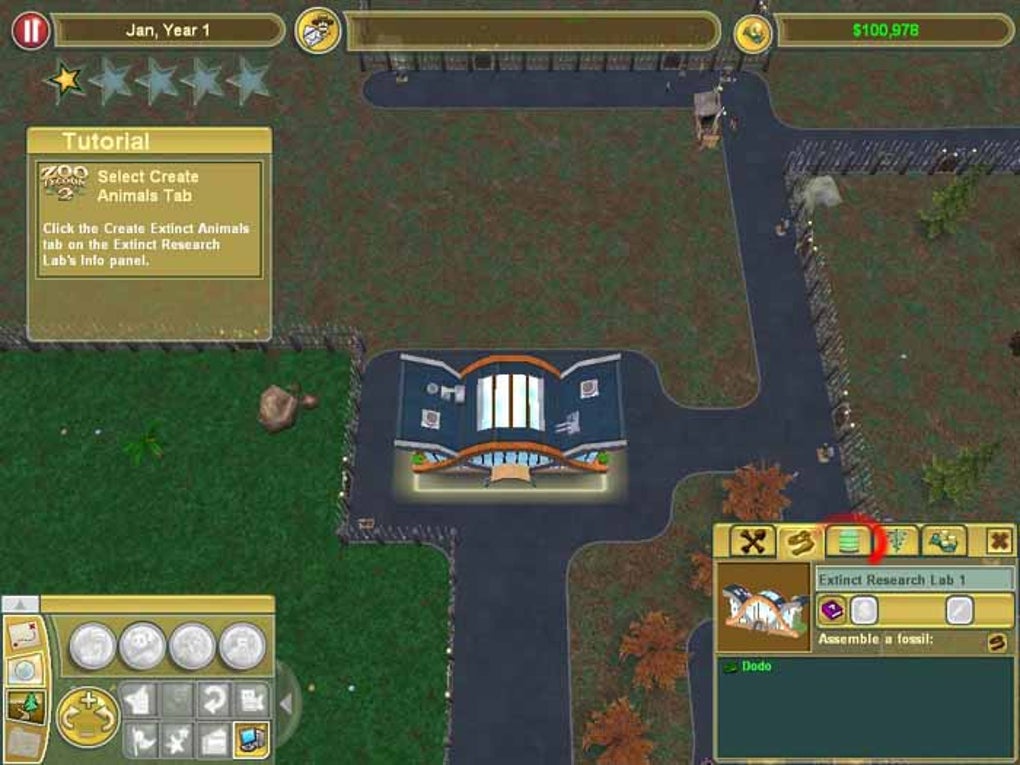This screenshot has height=765, width=1020.
Task: Collapse the bottom-left panel with the arrow
Action: [20, 604]
